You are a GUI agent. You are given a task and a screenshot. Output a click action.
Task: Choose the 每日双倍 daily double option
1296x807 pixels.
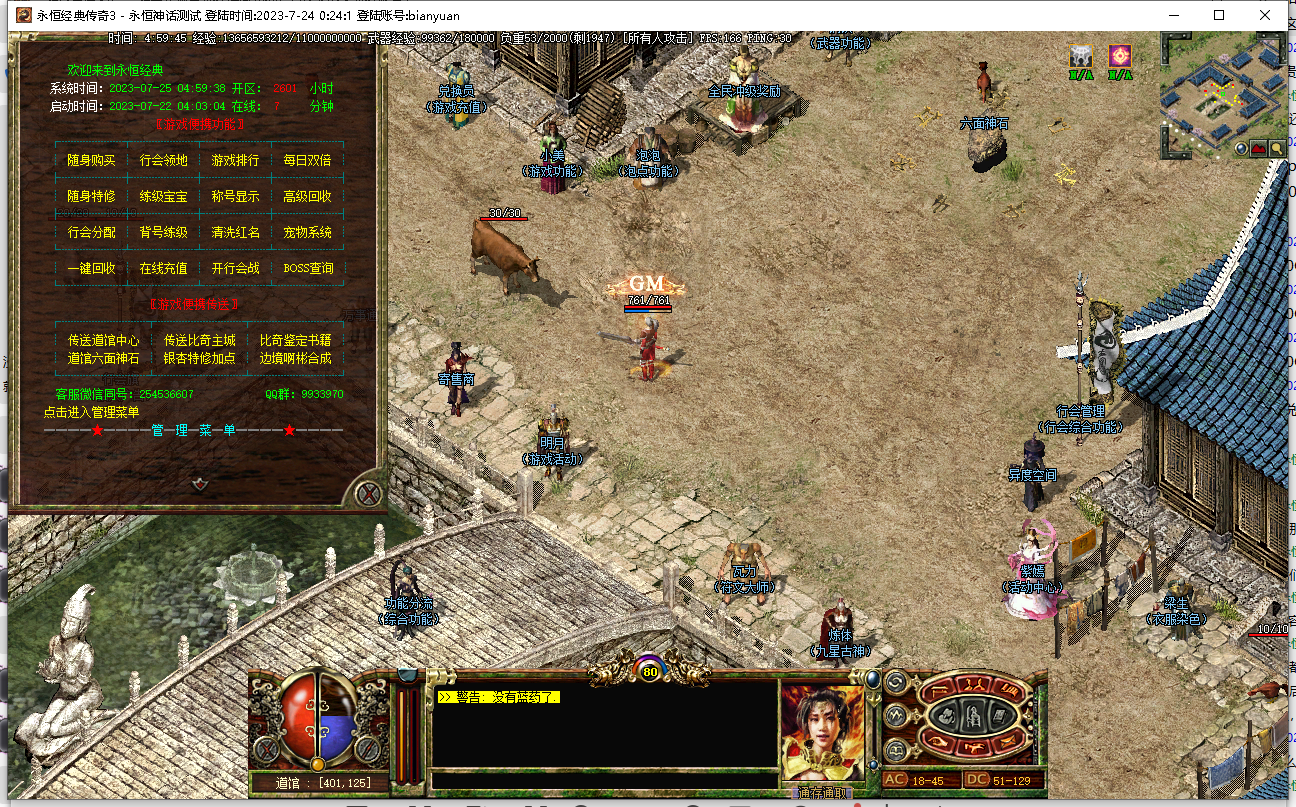tap(307, 160)
